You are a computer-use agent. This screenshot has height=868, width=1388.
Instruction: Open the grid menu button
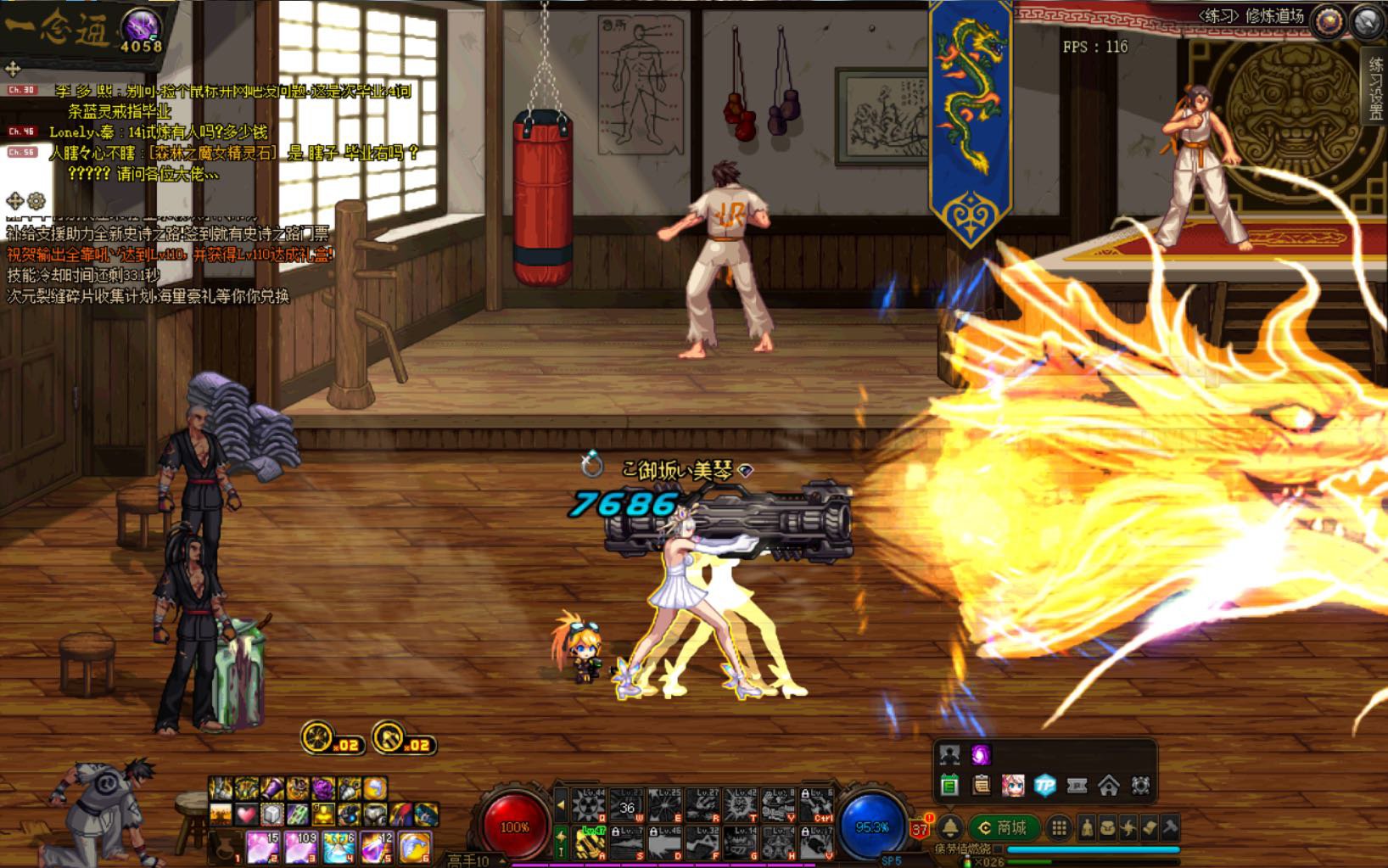(x=1059, y=827)
